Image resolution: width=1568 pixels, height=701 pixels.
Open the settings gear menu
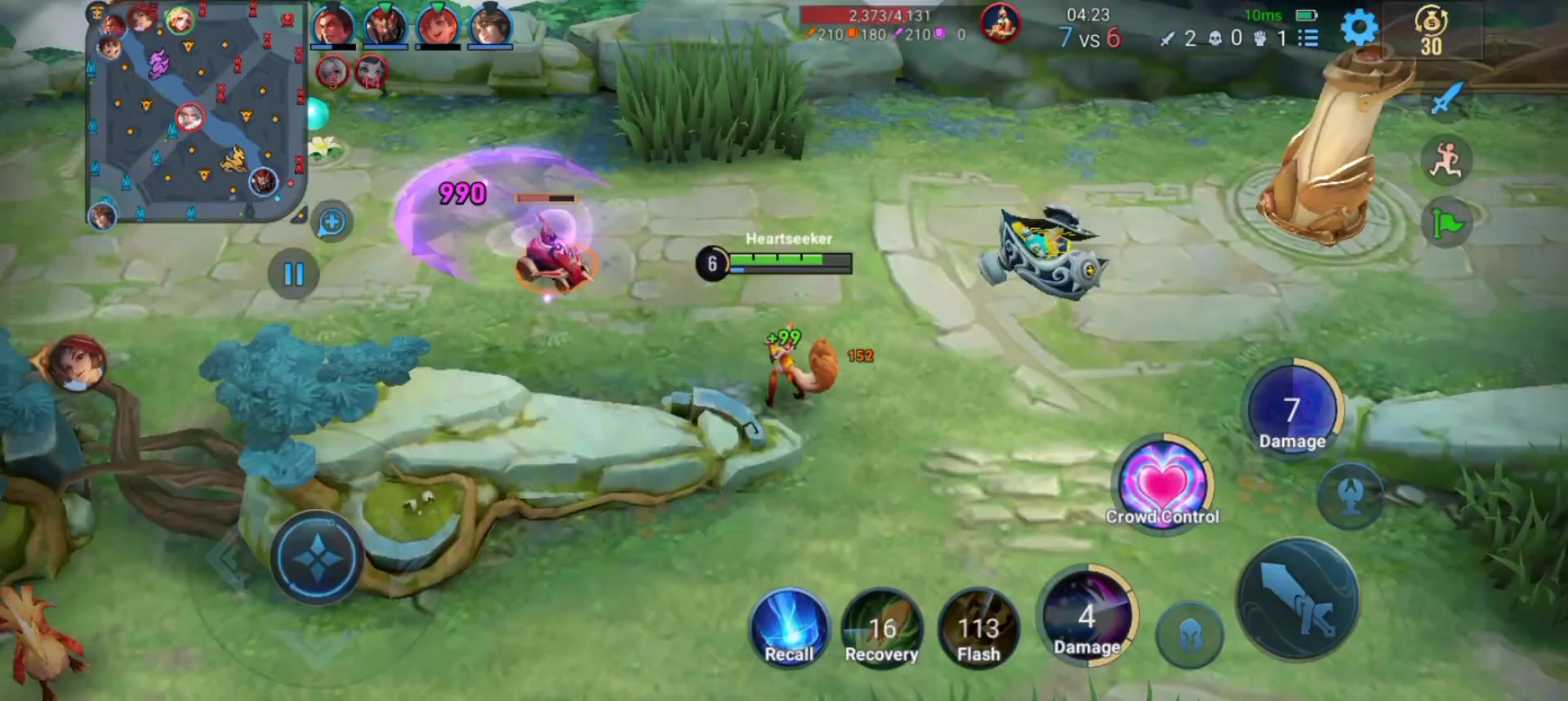1359,29
